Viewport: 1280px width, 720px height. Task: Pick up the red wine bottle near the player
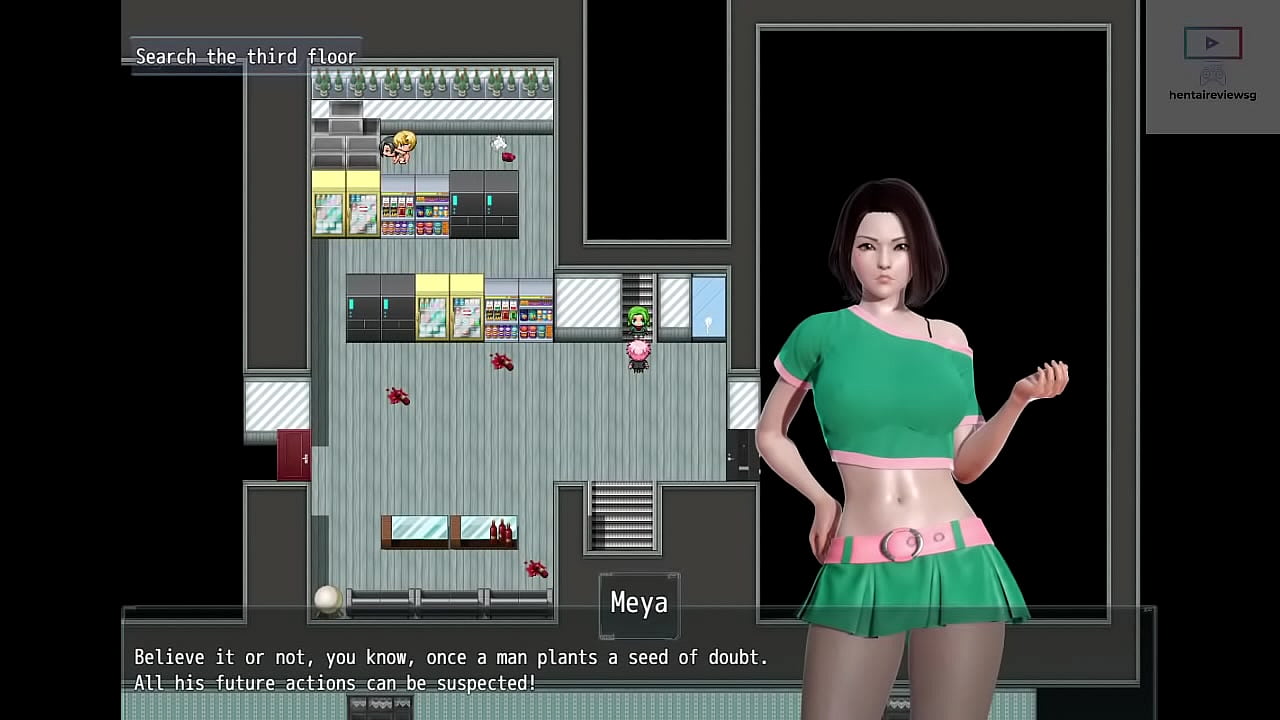pyautogui.click(x=501, y=362)
